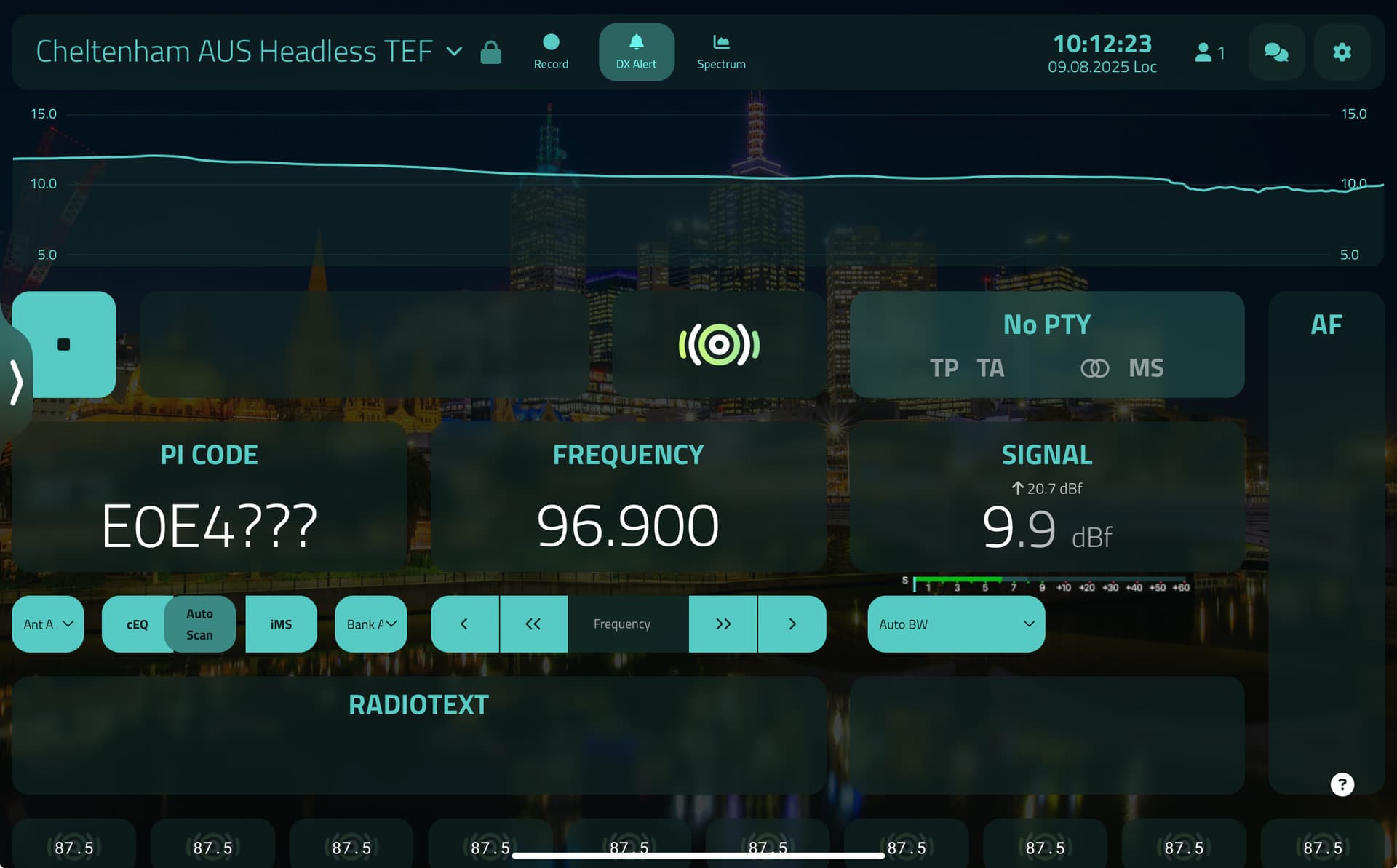Open the chat bubbles panel

(1276, 52)
